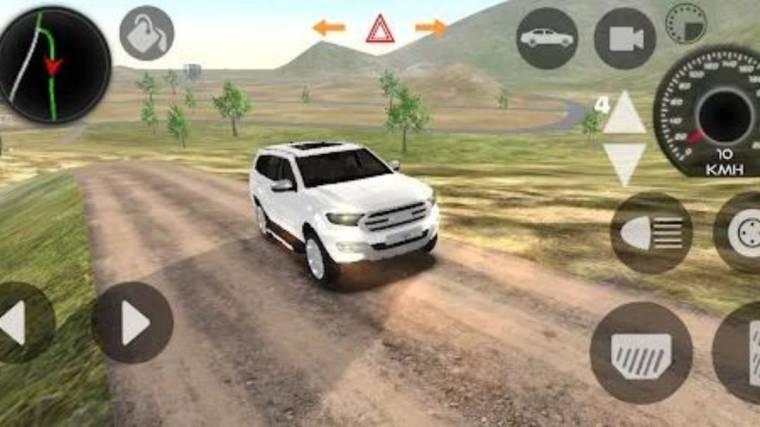Image resolution: width=760 pixels, height=427 pixels.
Task: Tap the brake pedal button
Action: (641, 352)
